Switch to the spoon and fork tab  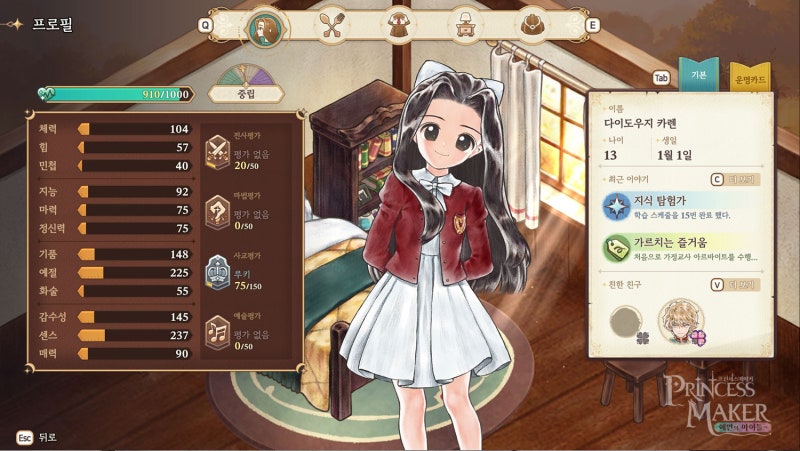tap(333, 24)
